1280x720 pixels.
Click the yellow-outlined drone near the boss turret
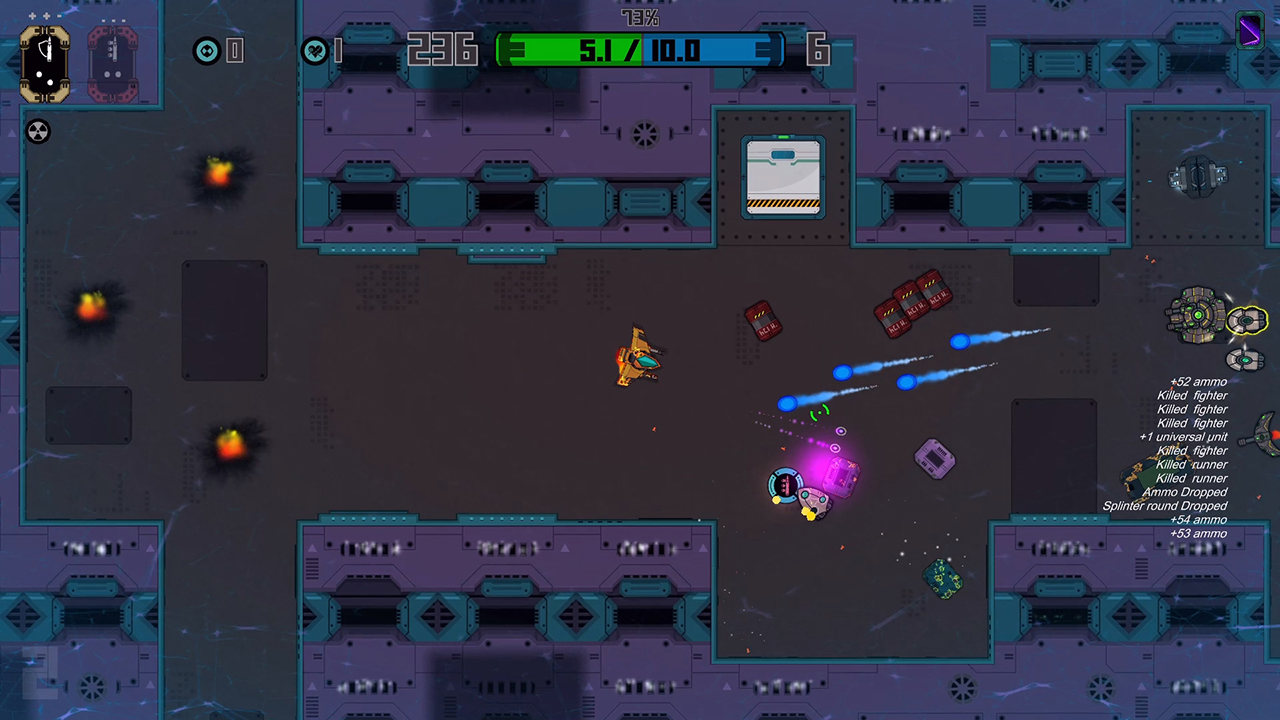[x=1247, y=322]
